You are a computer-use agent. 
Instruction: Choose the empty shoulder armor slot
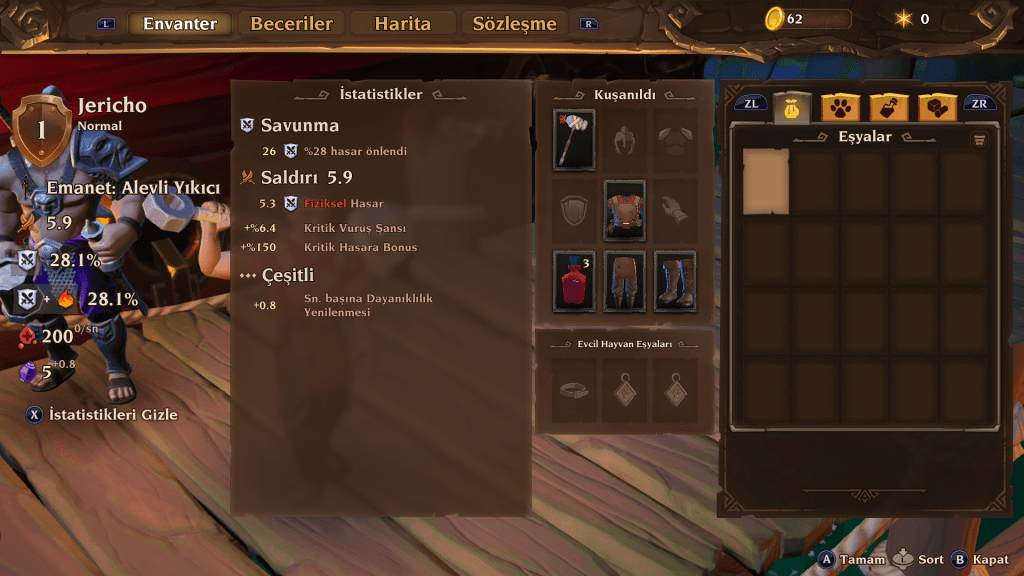674,140
